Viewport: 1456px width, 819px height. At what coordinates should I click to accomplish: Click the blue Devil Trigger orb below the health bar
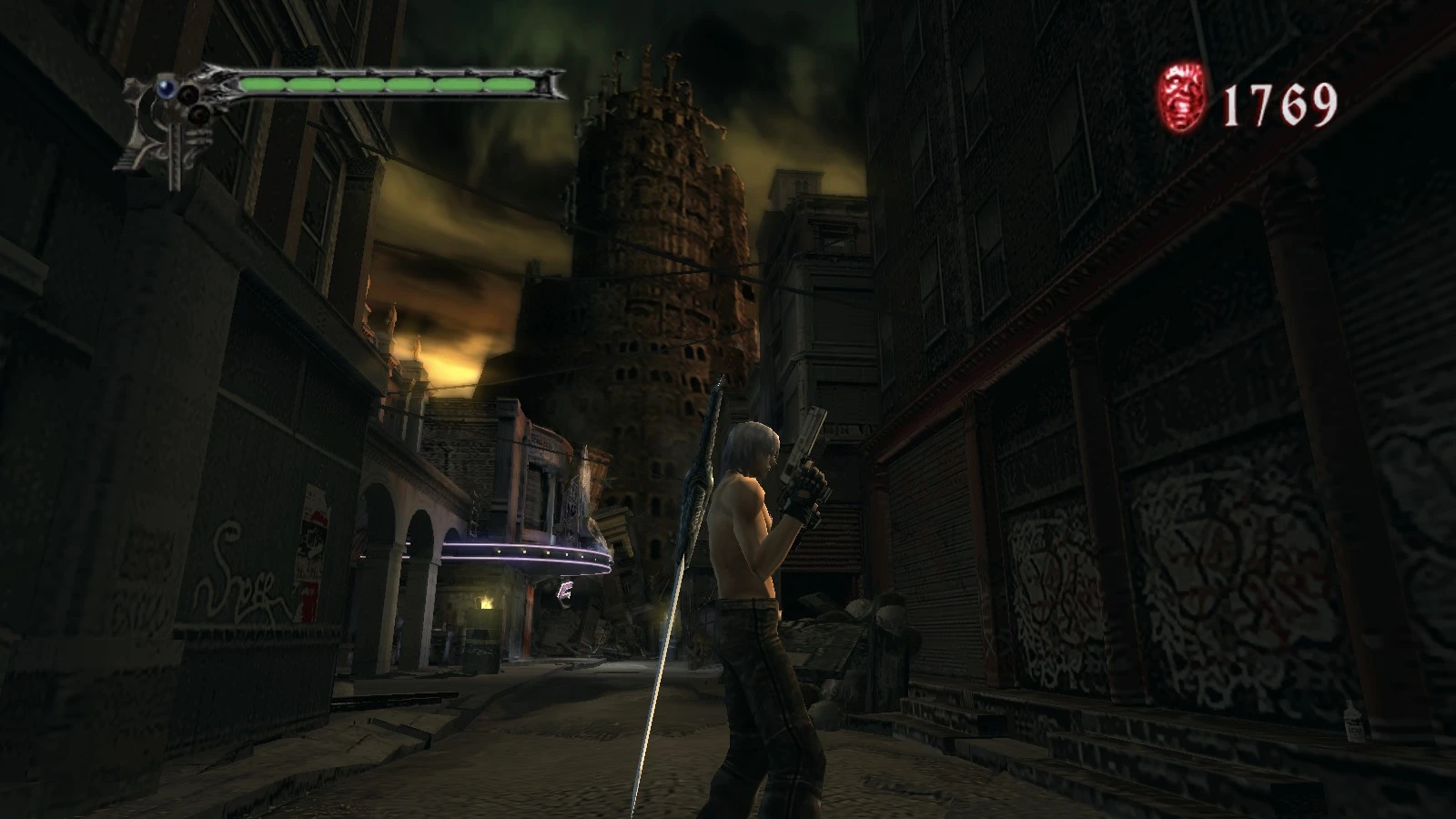pos(167,86)
